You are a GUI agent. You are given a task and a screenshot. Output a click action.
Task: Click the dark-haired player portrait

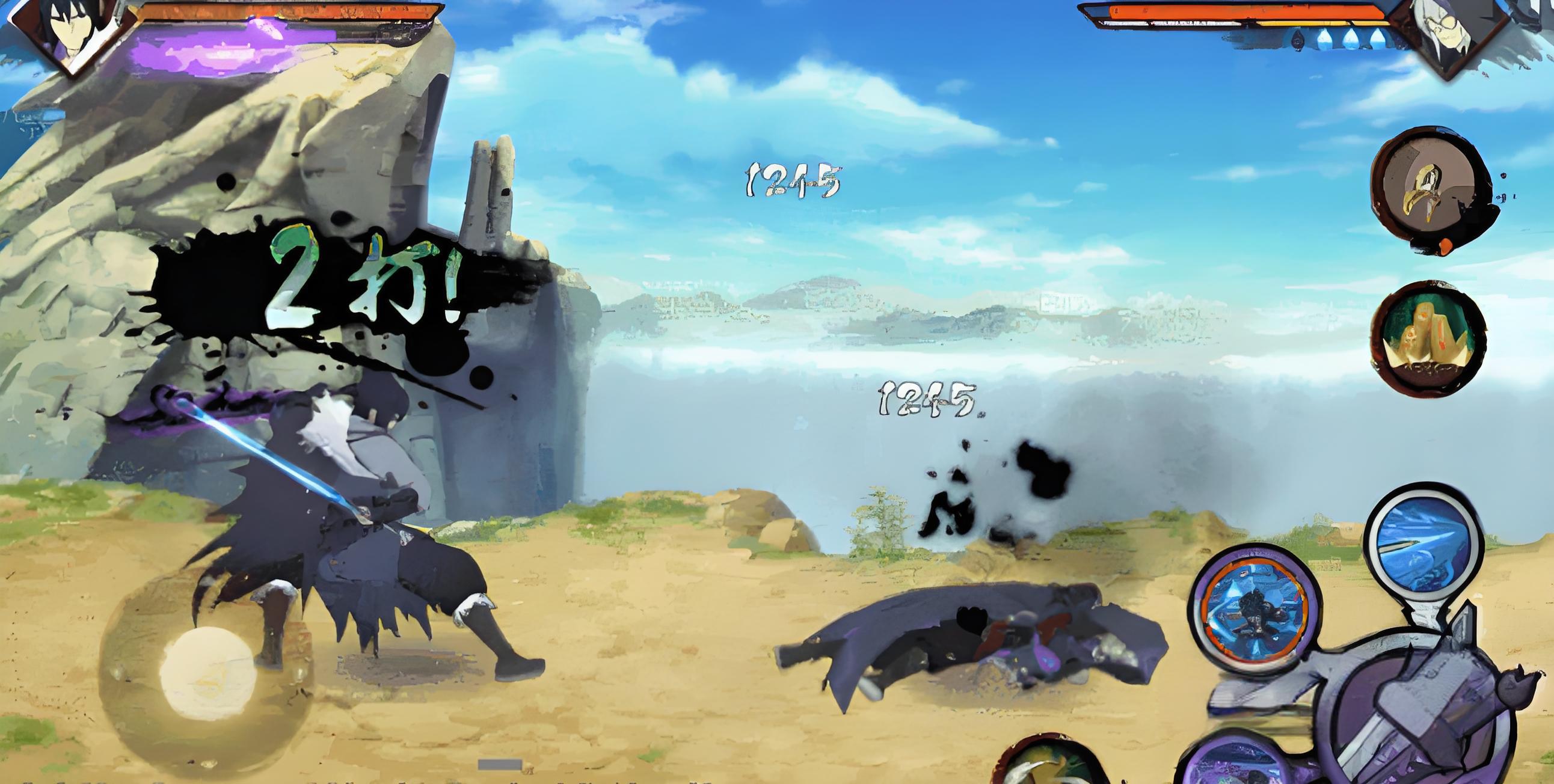[x=69, y=33]
